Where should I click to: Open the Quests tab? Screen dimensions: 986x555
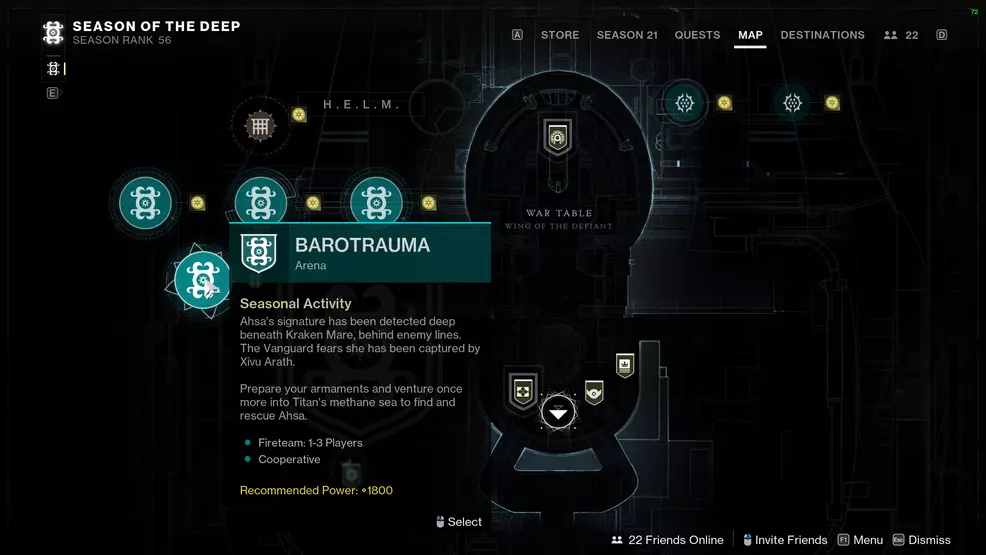[x=697, y=35]
